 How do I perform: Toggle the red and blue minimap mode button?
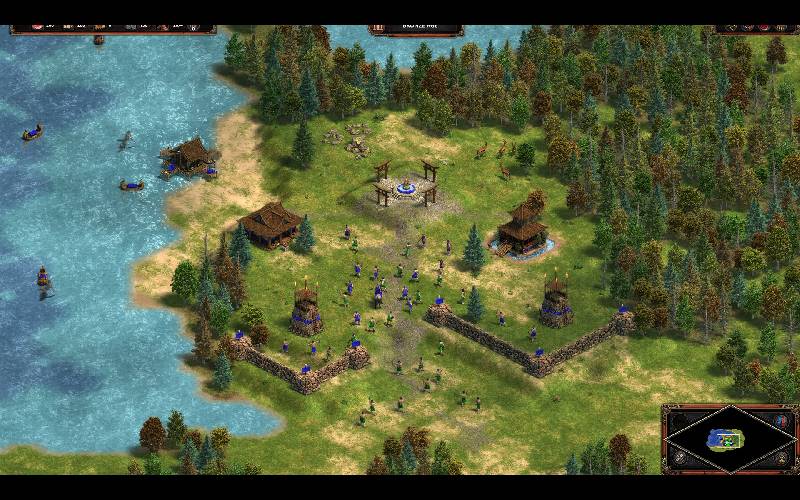coord(781,420)
